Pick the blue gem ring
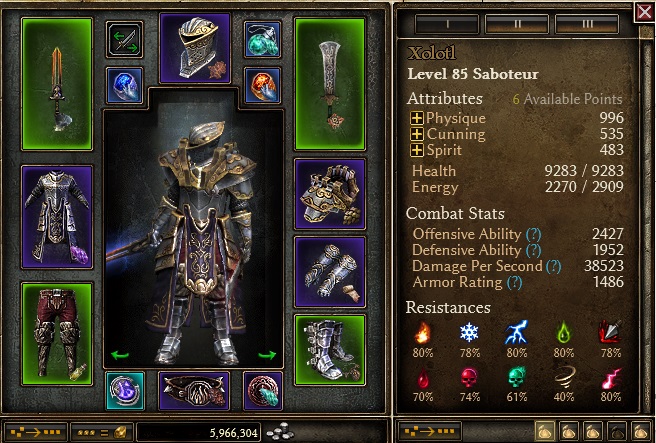 [126, 84]
